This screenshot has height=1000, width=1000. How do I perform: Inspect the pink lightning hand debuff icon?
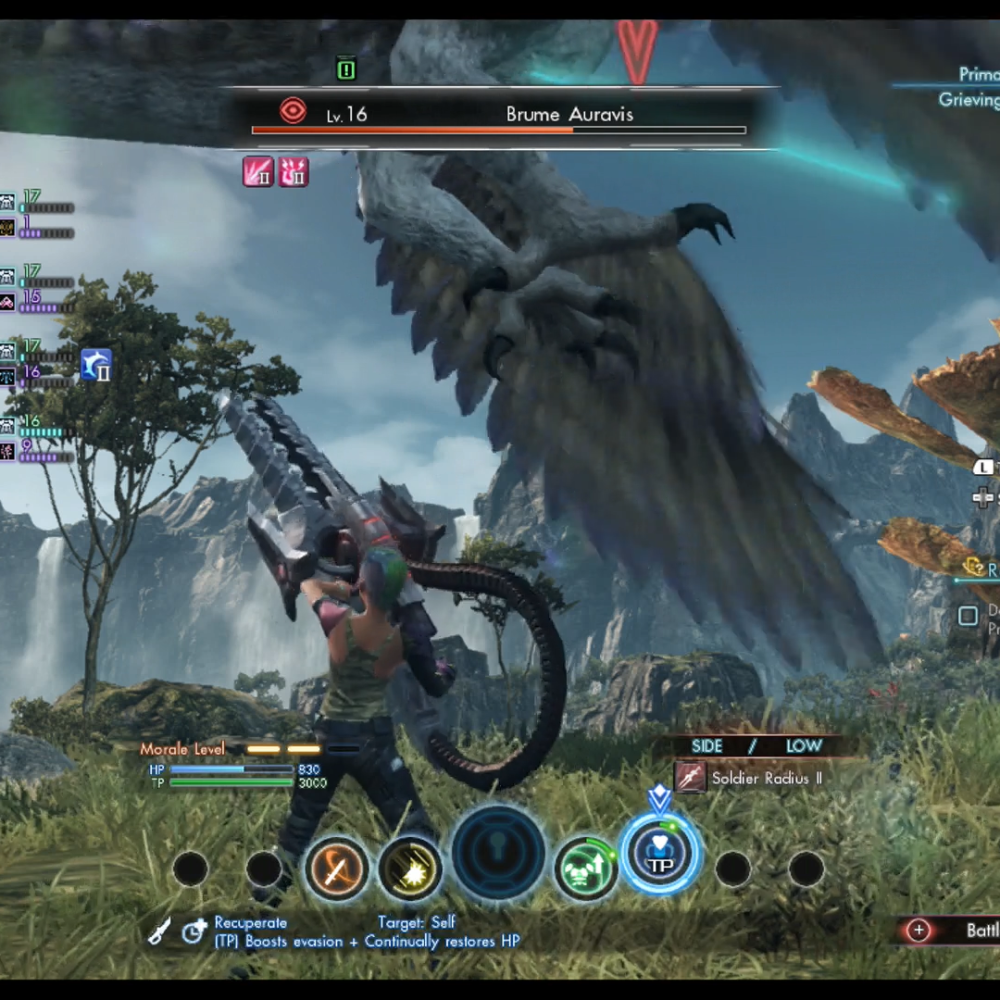pos(292,172)
